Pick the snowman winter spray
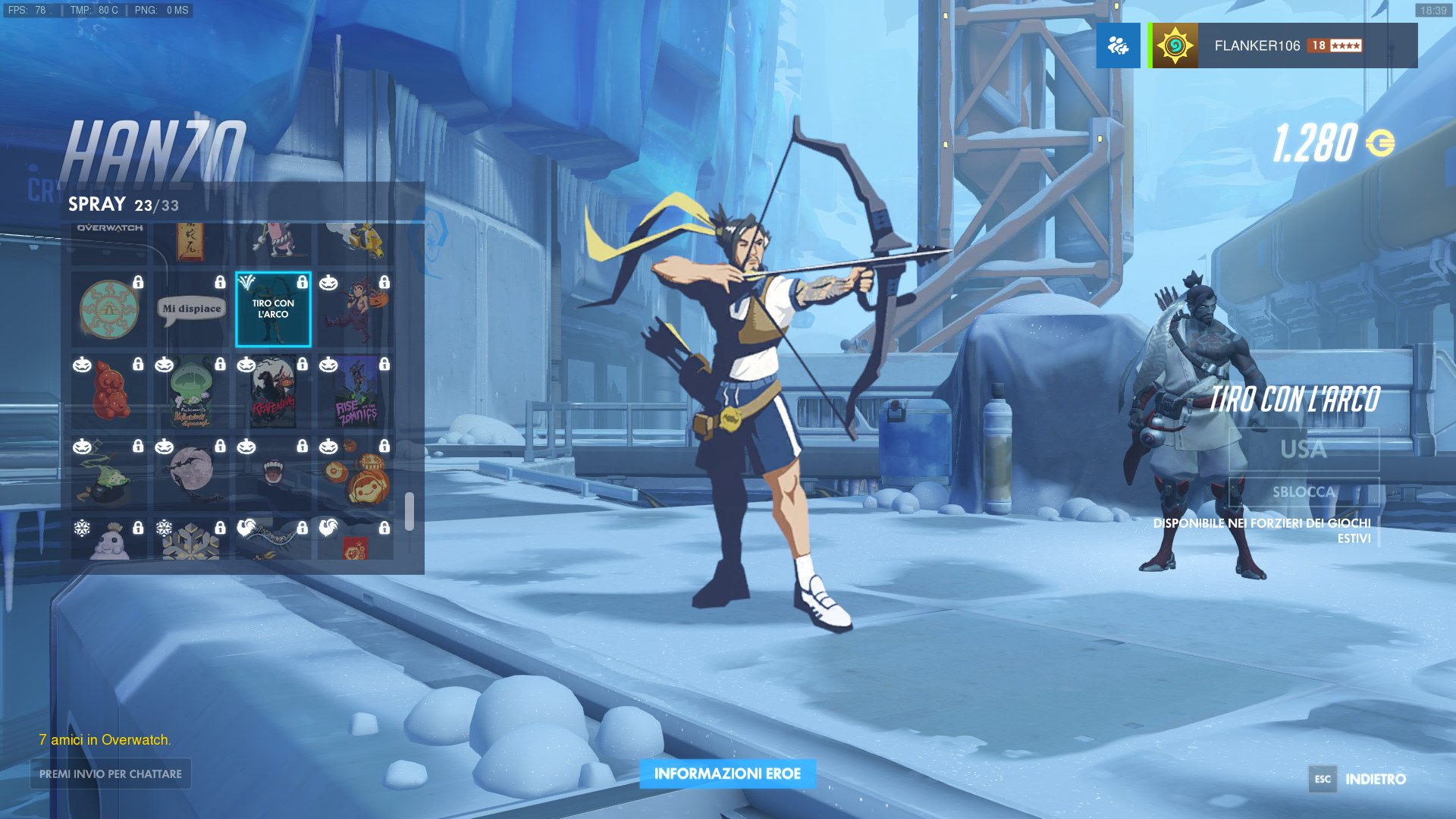Image resolution: width=1456 pixels, height=819 pixels. tap(109, 540)
